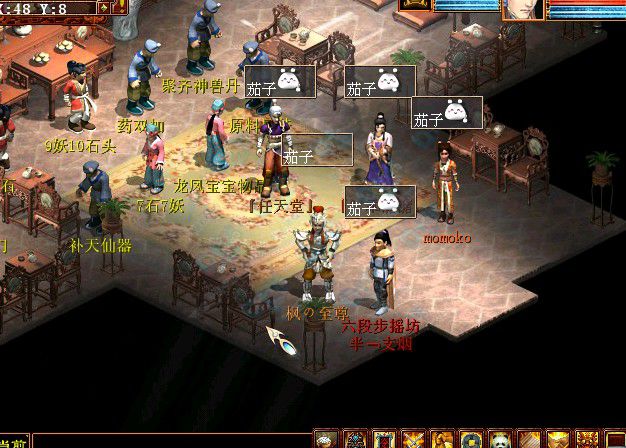This screenshot has width=626, height=448.
Task: Click the golden figure toolbar icon
Action: (x=441, y=439)
